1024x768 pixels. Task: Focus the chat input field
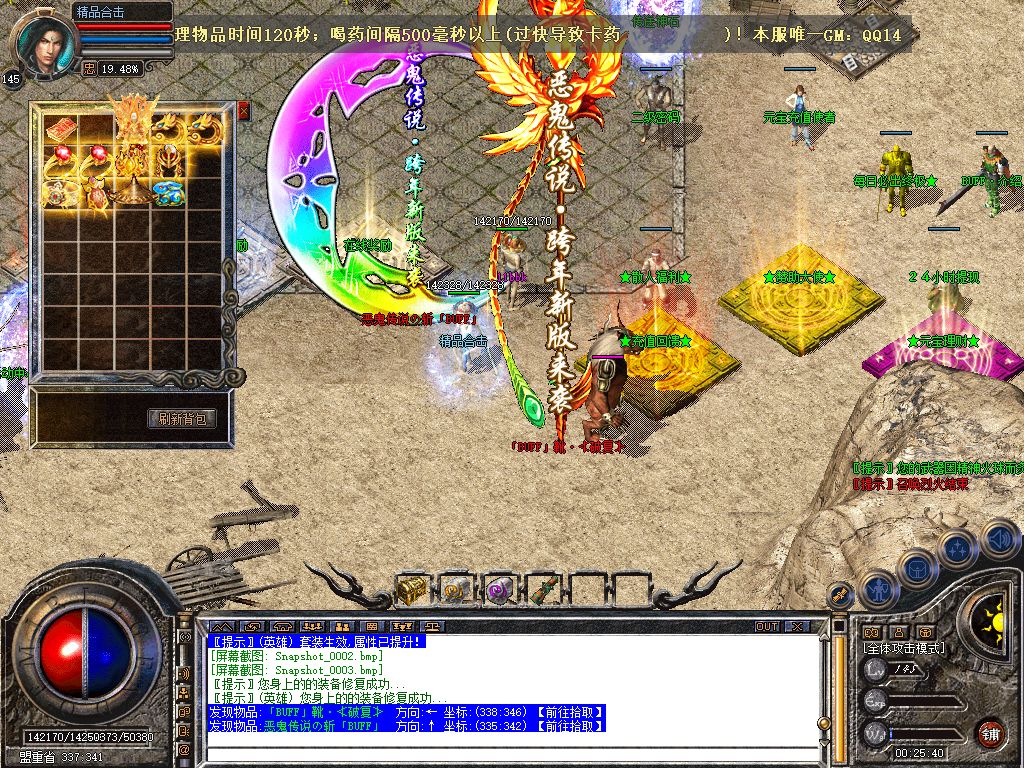tap(510, 754)
